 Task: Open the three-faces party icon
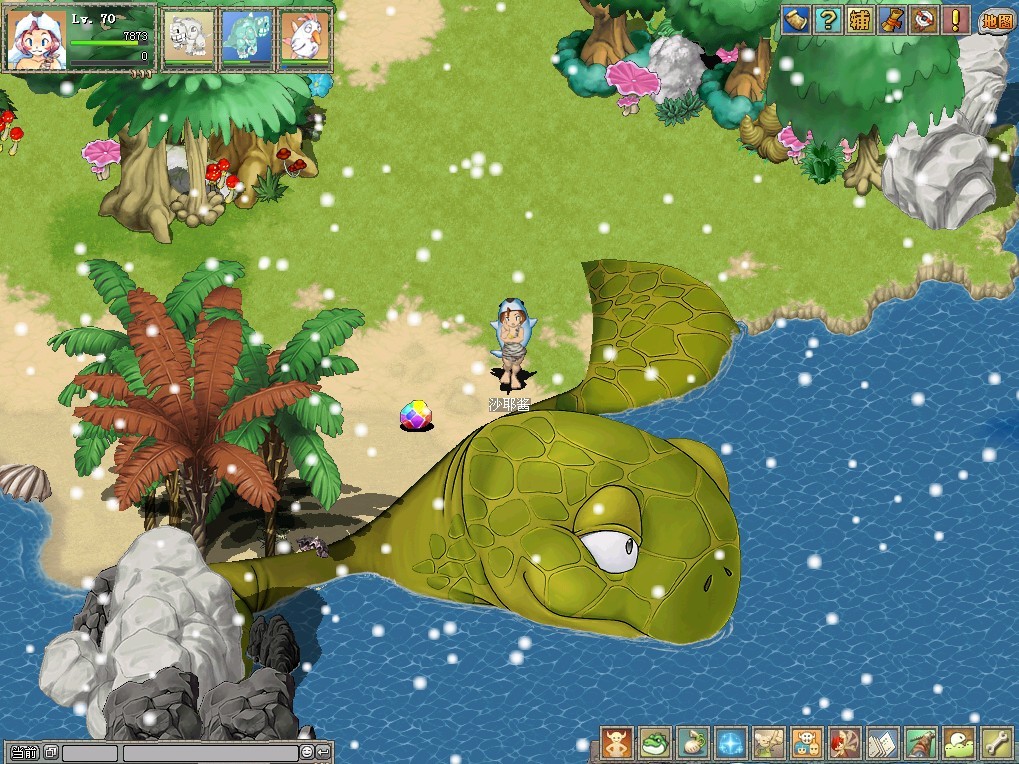tap(806, 743)
